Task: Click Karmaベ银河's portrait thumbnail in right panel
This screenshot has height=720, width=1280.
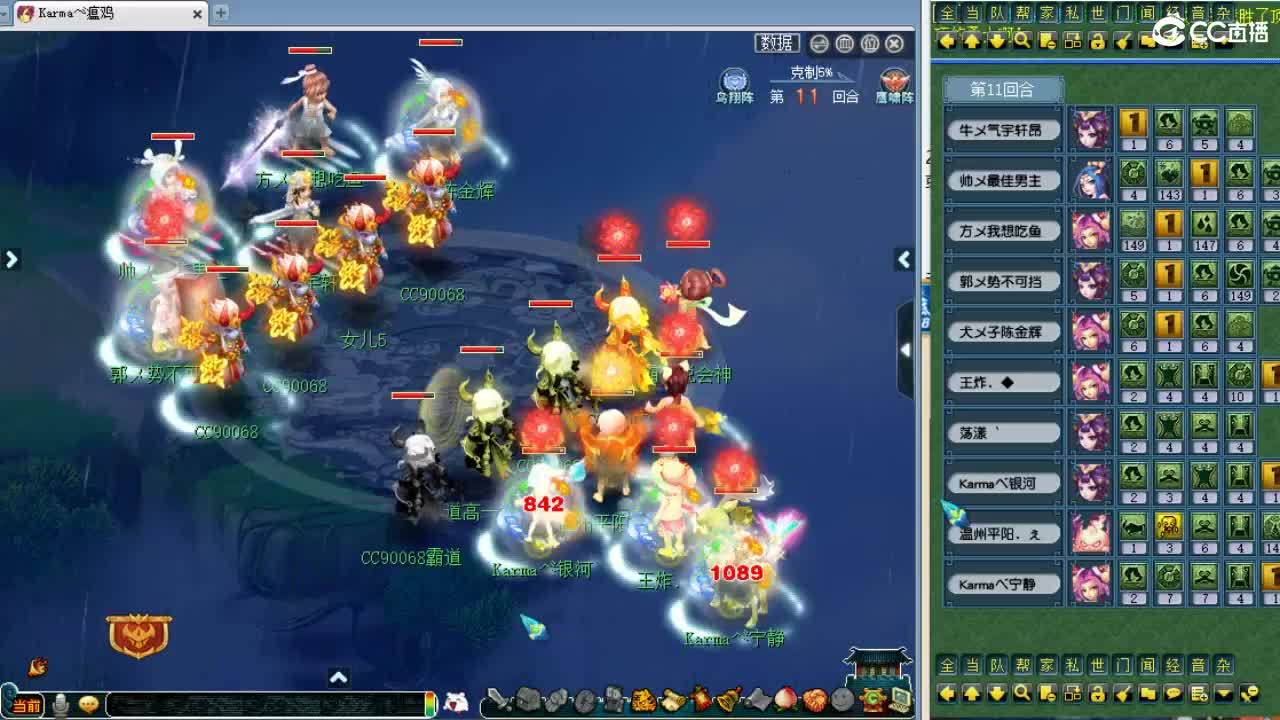Action: tap(1091, 483)
